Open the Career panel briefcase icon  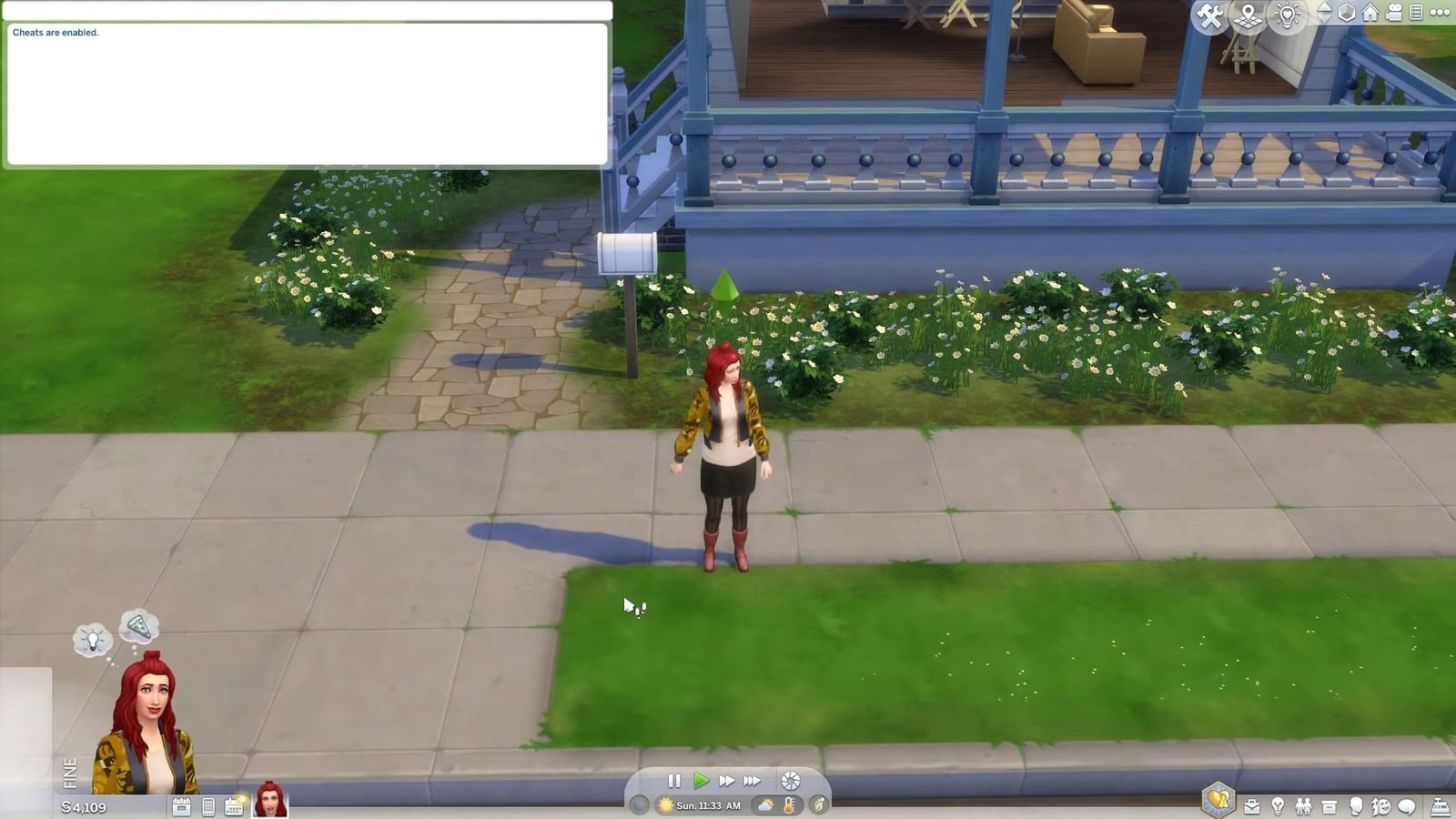pyautogui.click(x=1253, y=807)
